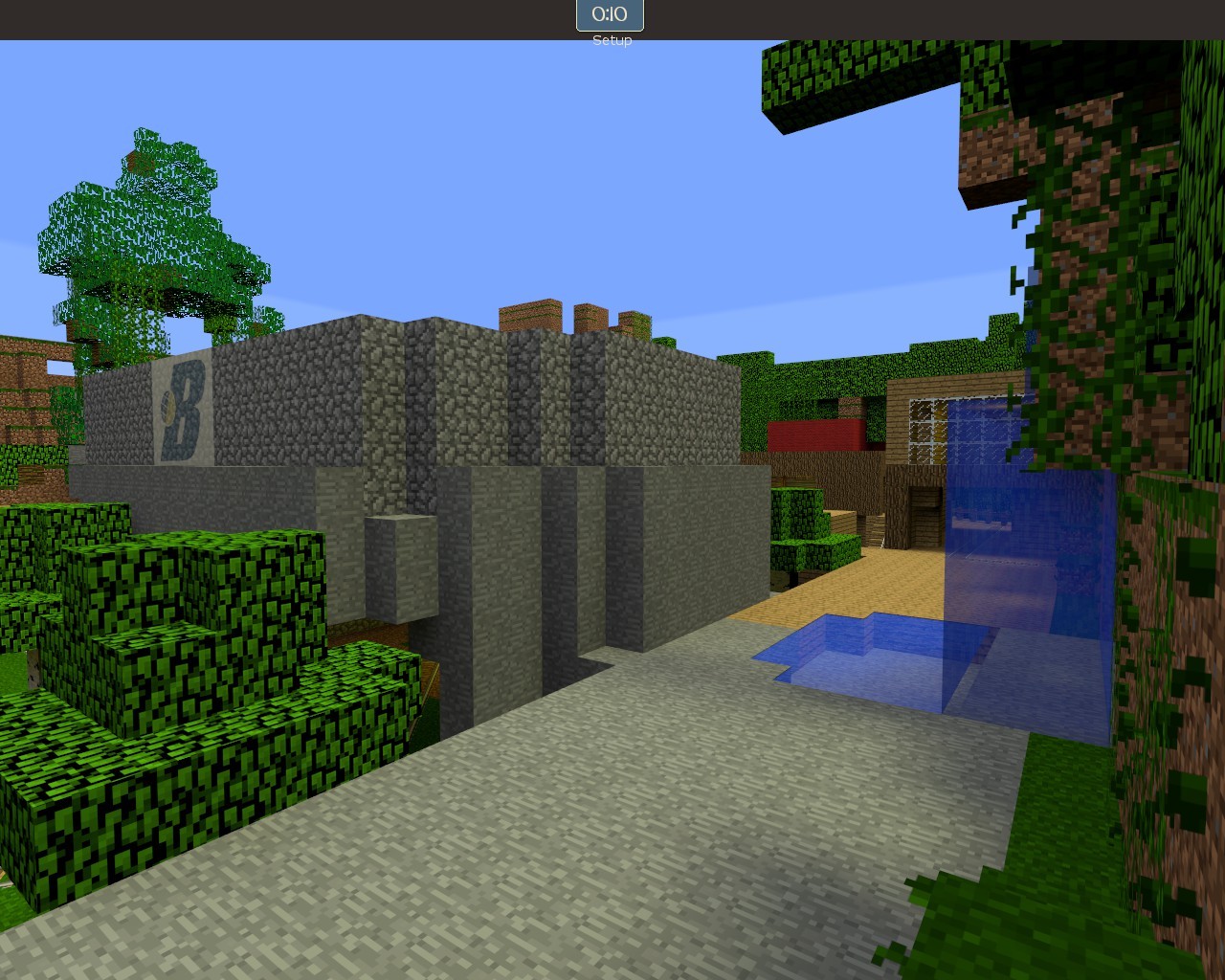Click the Setup phase label under the timer
1225x980 pixels.
click(x=612, y=40)
